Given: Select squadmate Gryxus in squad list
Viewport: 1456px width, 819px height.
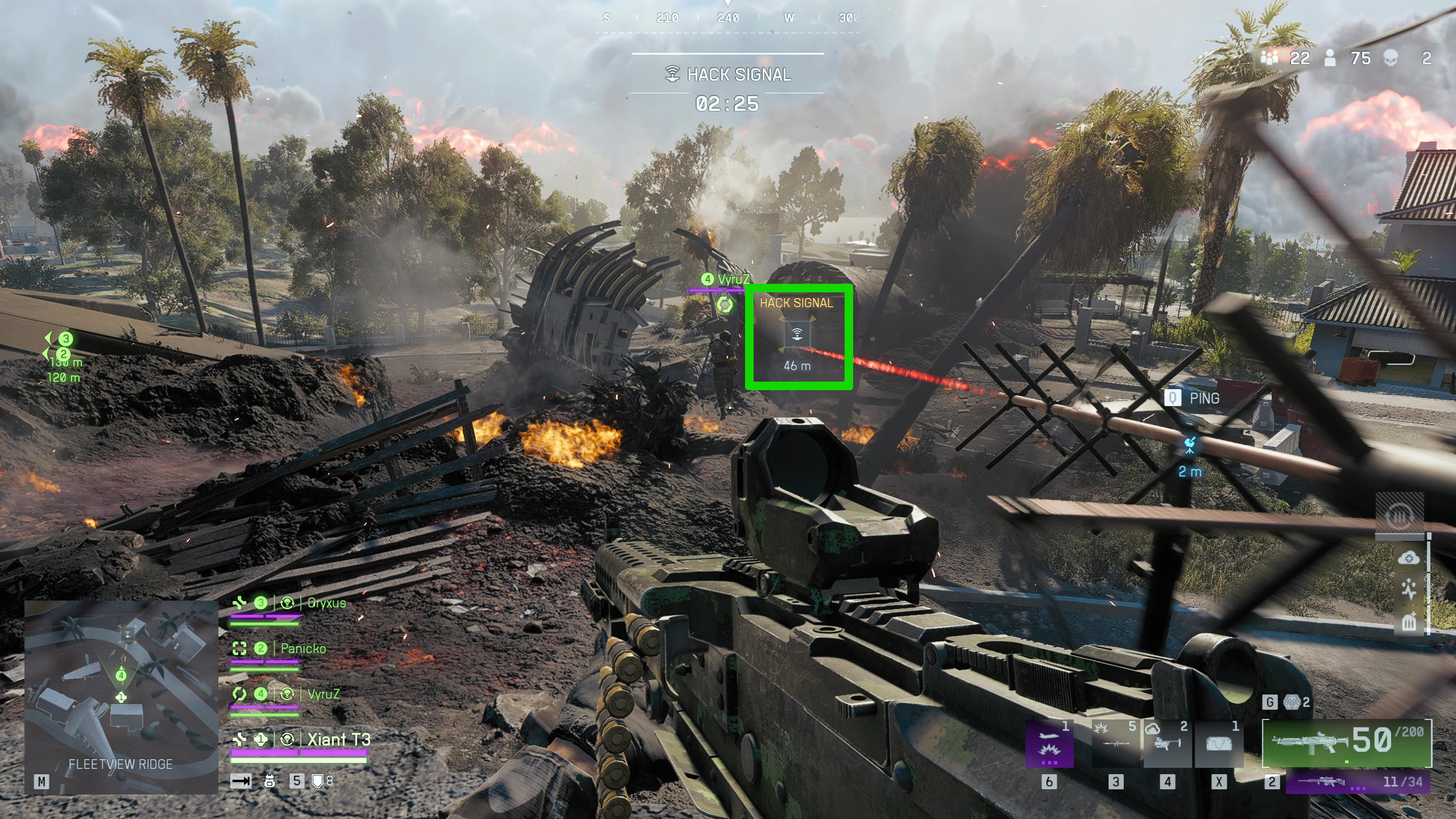Looking at the screenshot, I should (x=326, y=603).
